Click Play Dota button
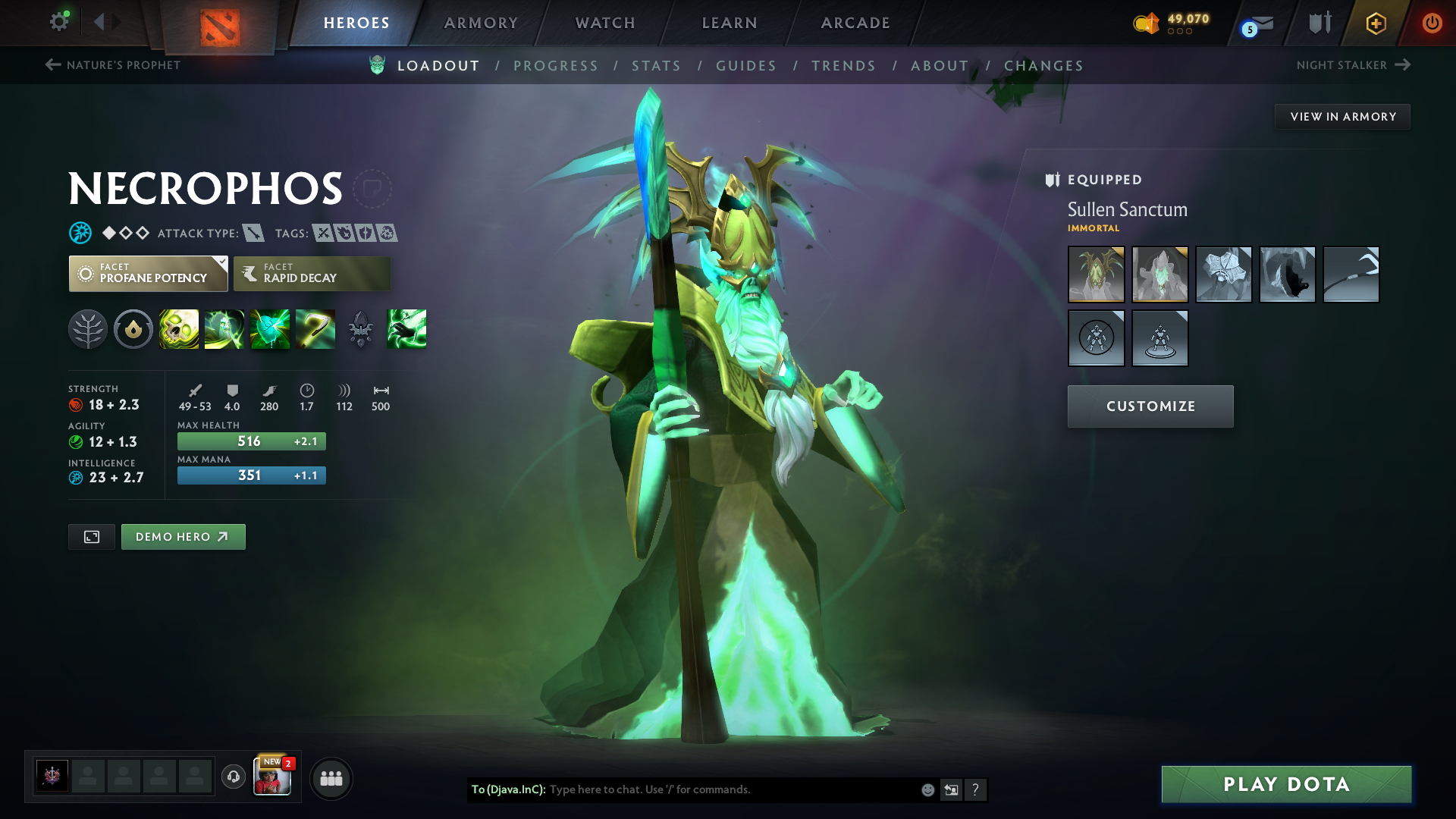Screen dimensions: 1456x819 tap(1286, 784)
